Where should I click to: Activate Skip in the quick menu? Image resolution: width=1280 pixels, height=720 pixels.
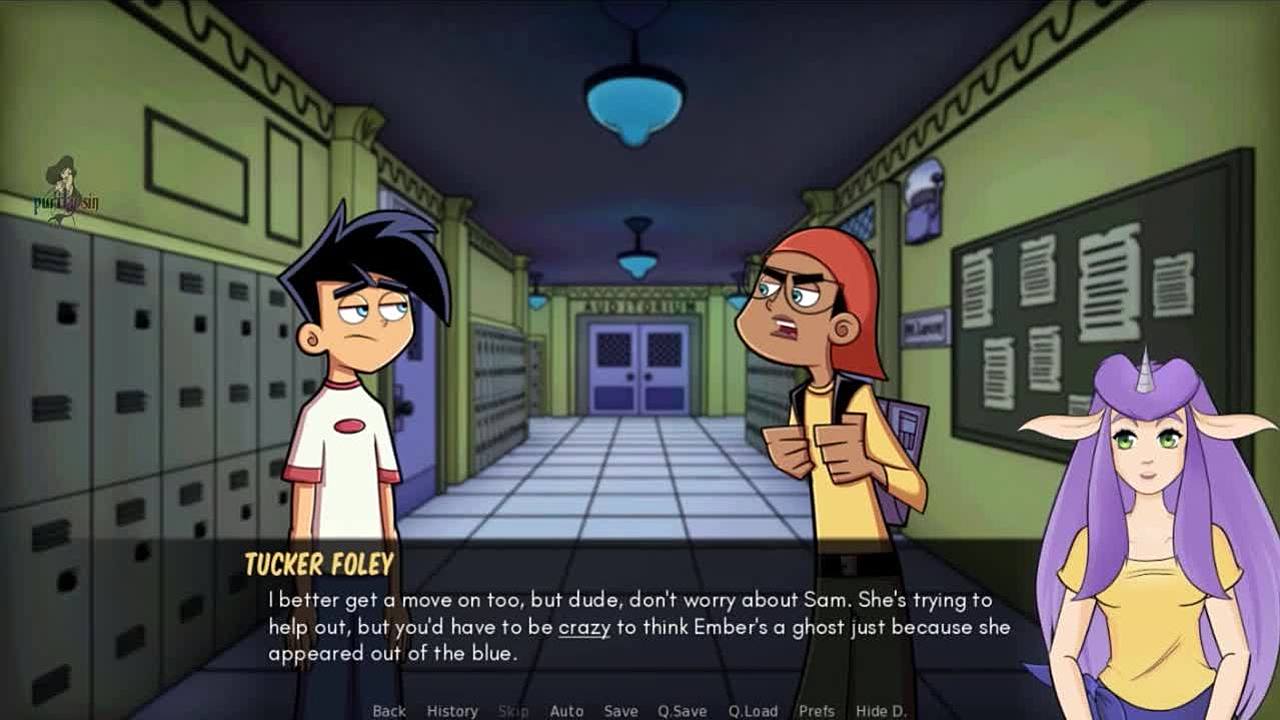[513, 711]
